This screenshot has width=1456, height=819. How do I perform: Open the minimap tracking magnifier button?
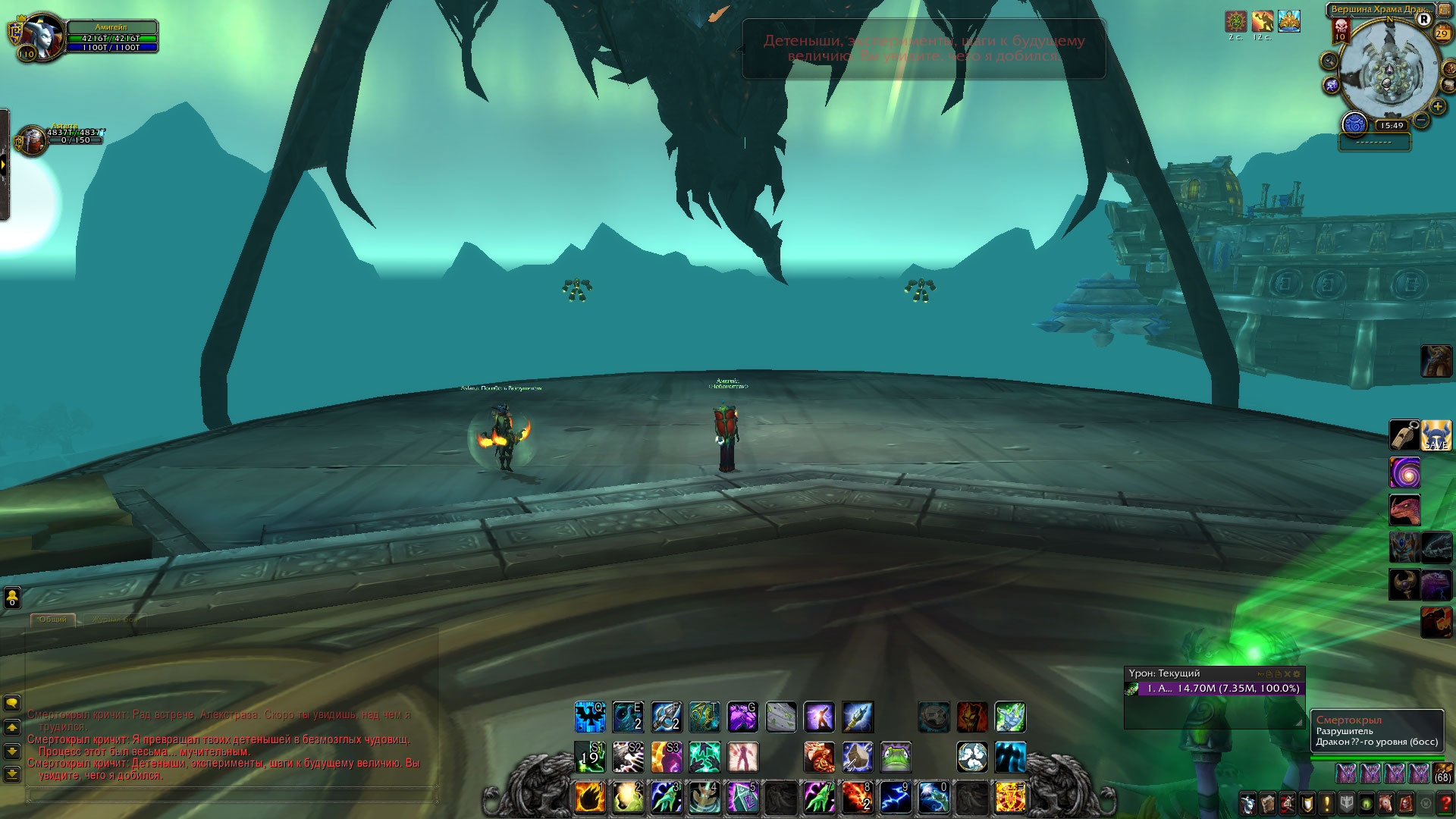pos(1329,61)
